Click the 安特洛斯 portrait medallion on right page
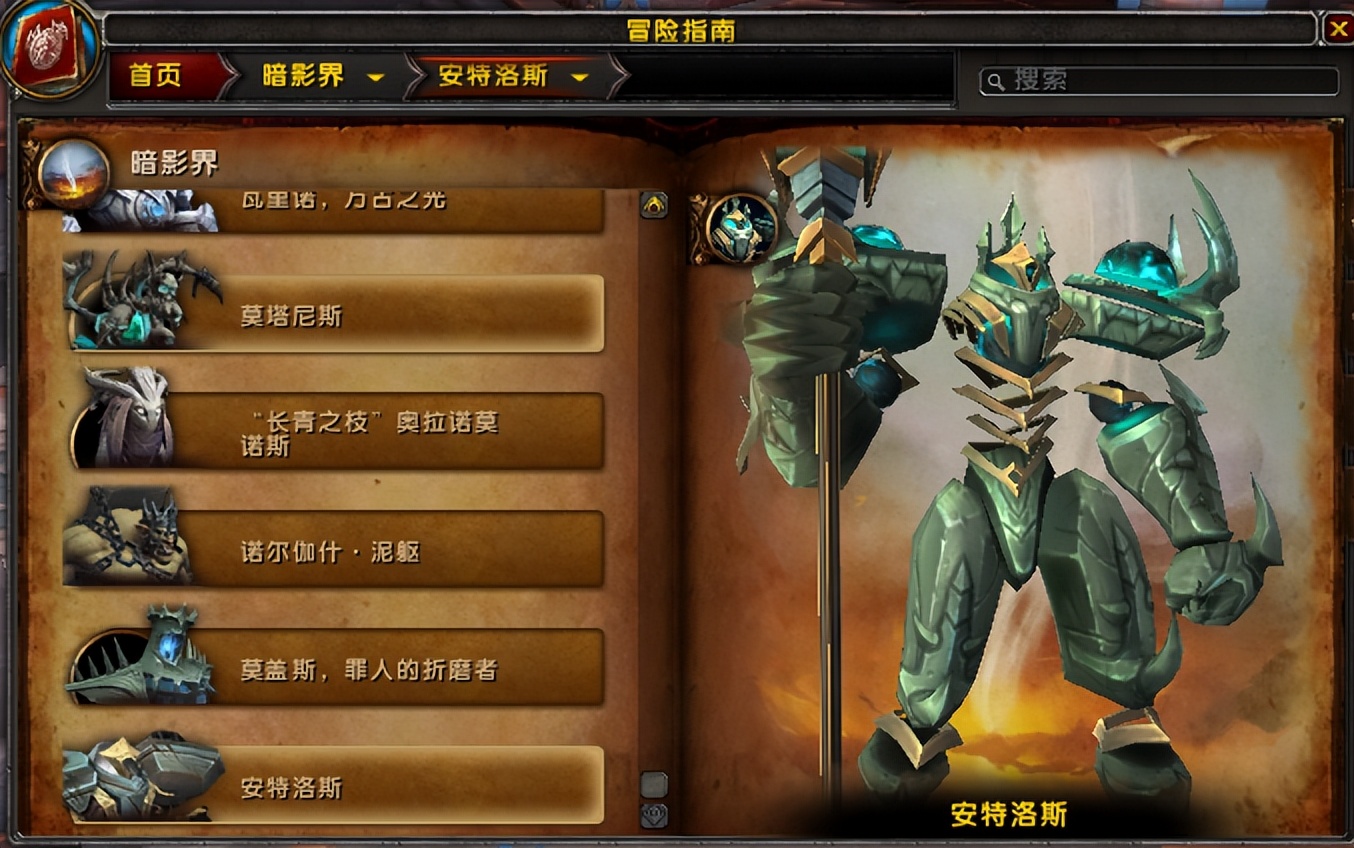Screen dimensions: 1354x848 [739, 229]
